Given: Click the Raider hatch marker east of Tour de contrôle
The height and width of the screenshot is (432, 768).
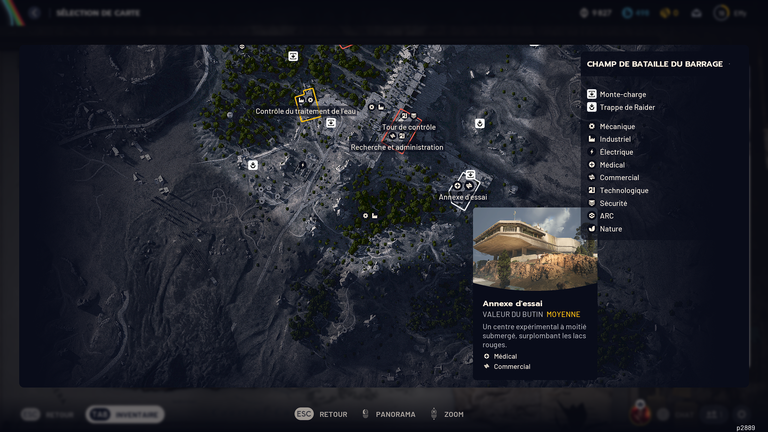Looking at the screenshot, I should (480, 124).
